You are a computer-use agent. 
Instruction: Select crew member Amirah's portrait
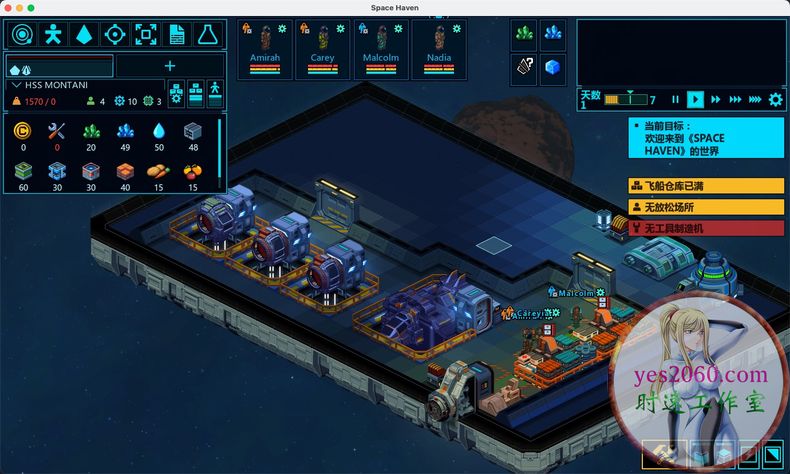coord(263,44)
